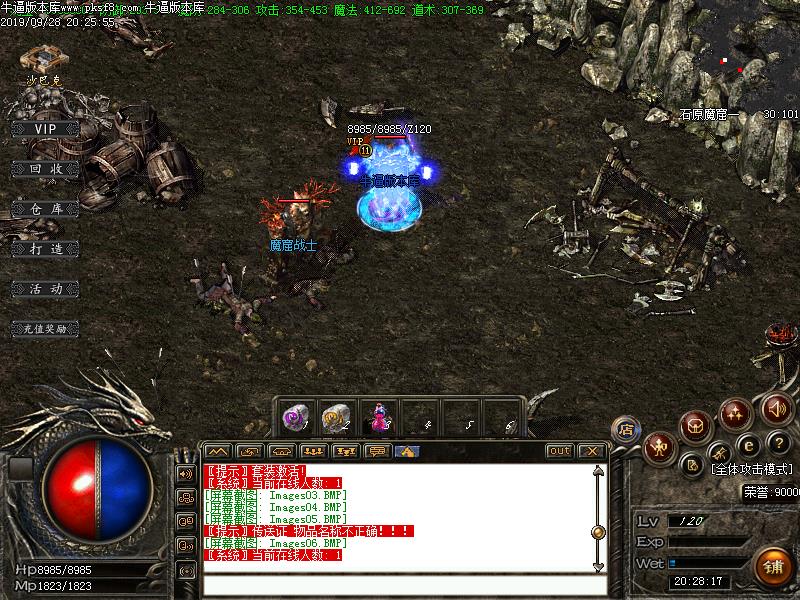The width and height of the screenshot is (800, 600).
Task: Open the skills sparkle icon
Action: (x=737, y=411)
